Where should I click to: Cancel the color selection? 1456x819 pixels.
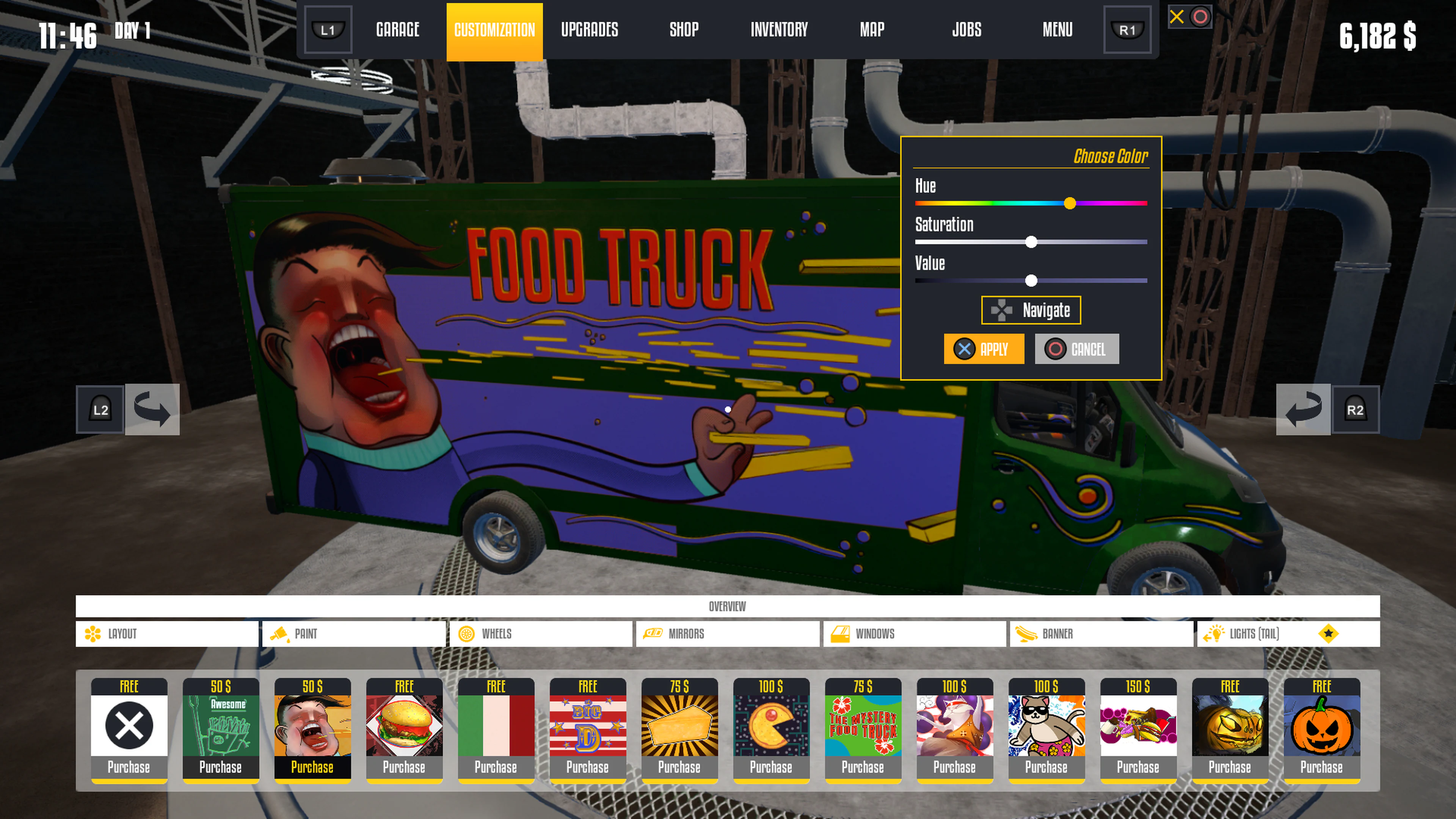click(1076, 349)
